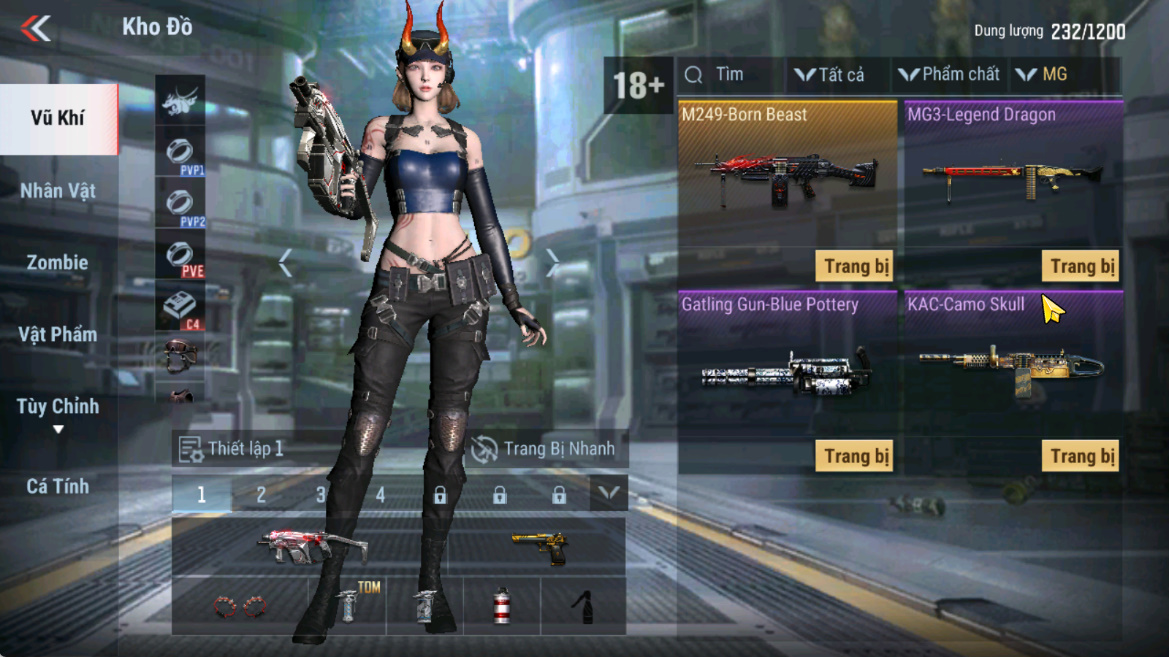Equip the Gatling Gun-Blue Pottery
The image size is (1169, 657).
[855, 456]
